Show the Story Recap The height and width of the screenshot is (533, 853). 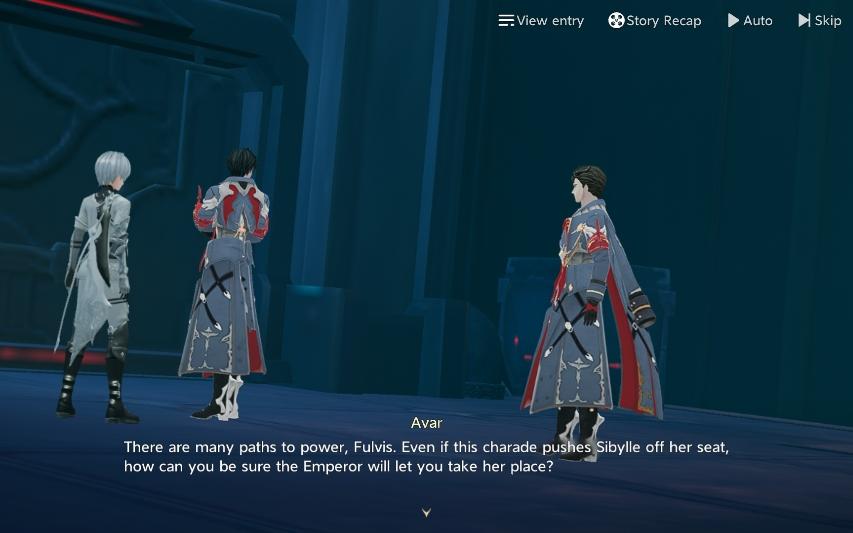(x=655, y=20)
